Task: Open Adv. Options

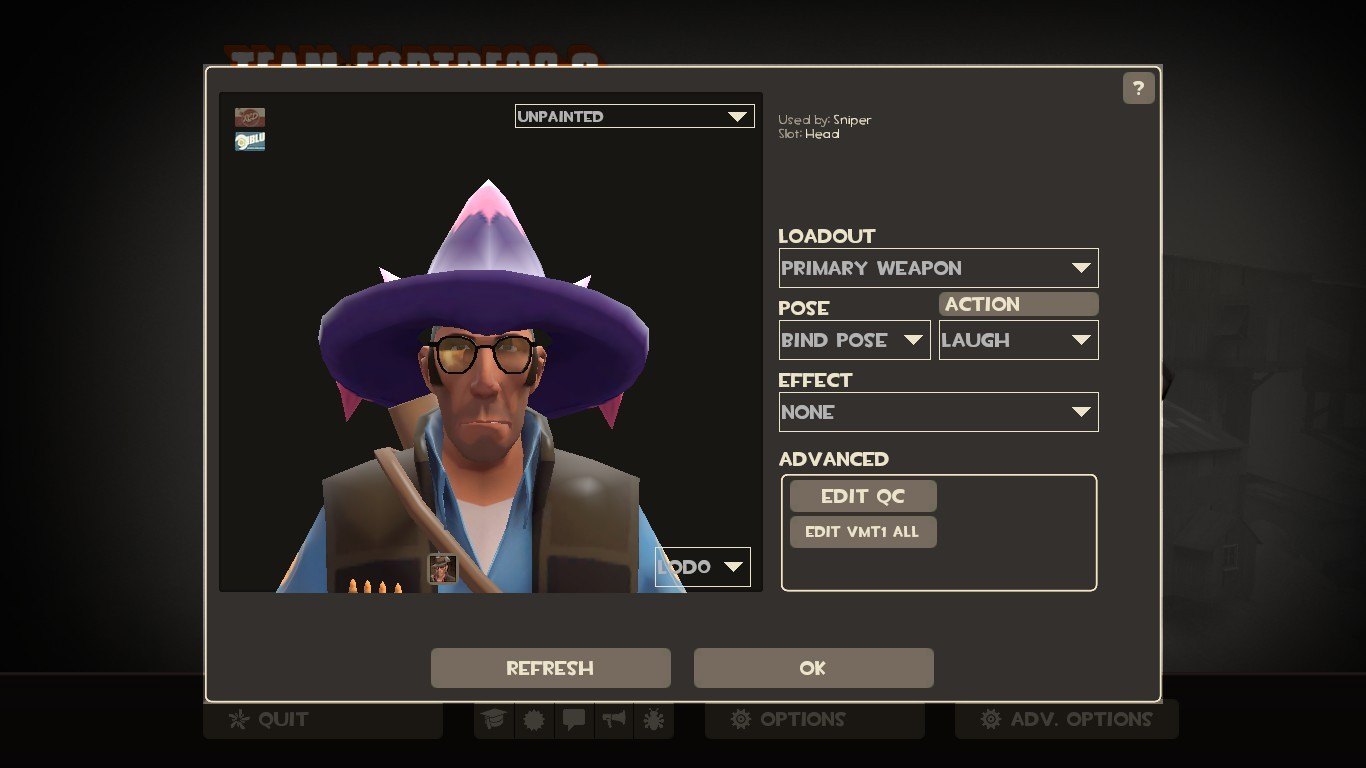Action: tap(1066, 719)
